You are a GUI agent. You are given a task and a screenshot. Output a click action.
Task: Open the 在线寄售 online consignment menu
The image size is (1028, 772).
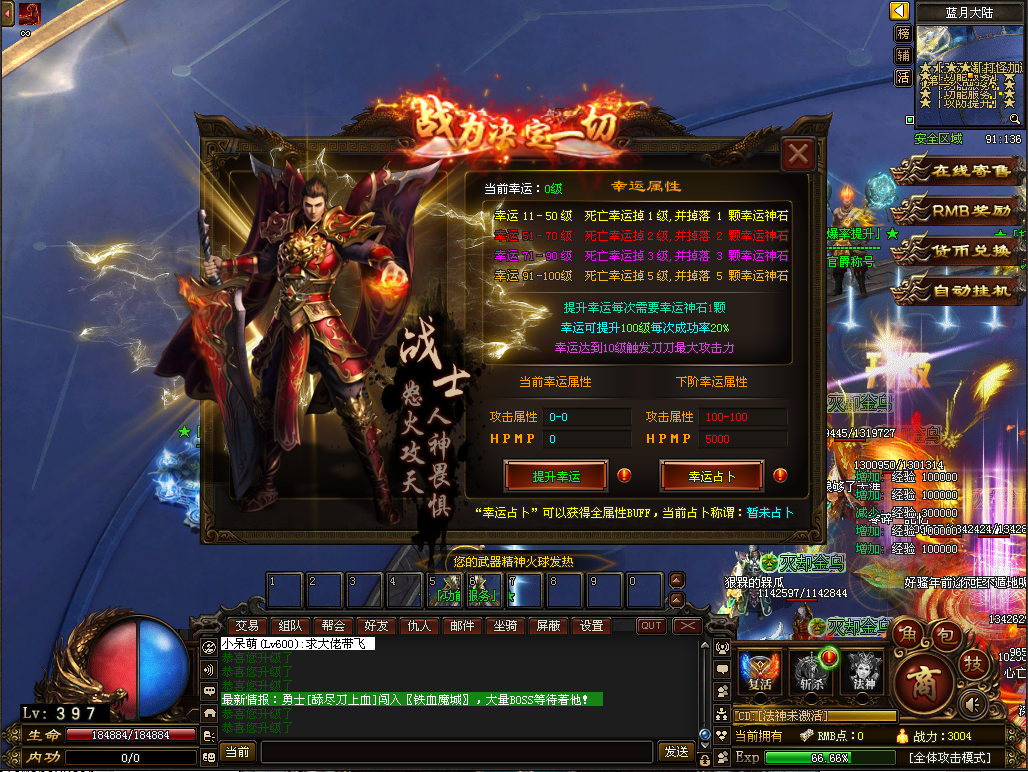coord(957,171)
